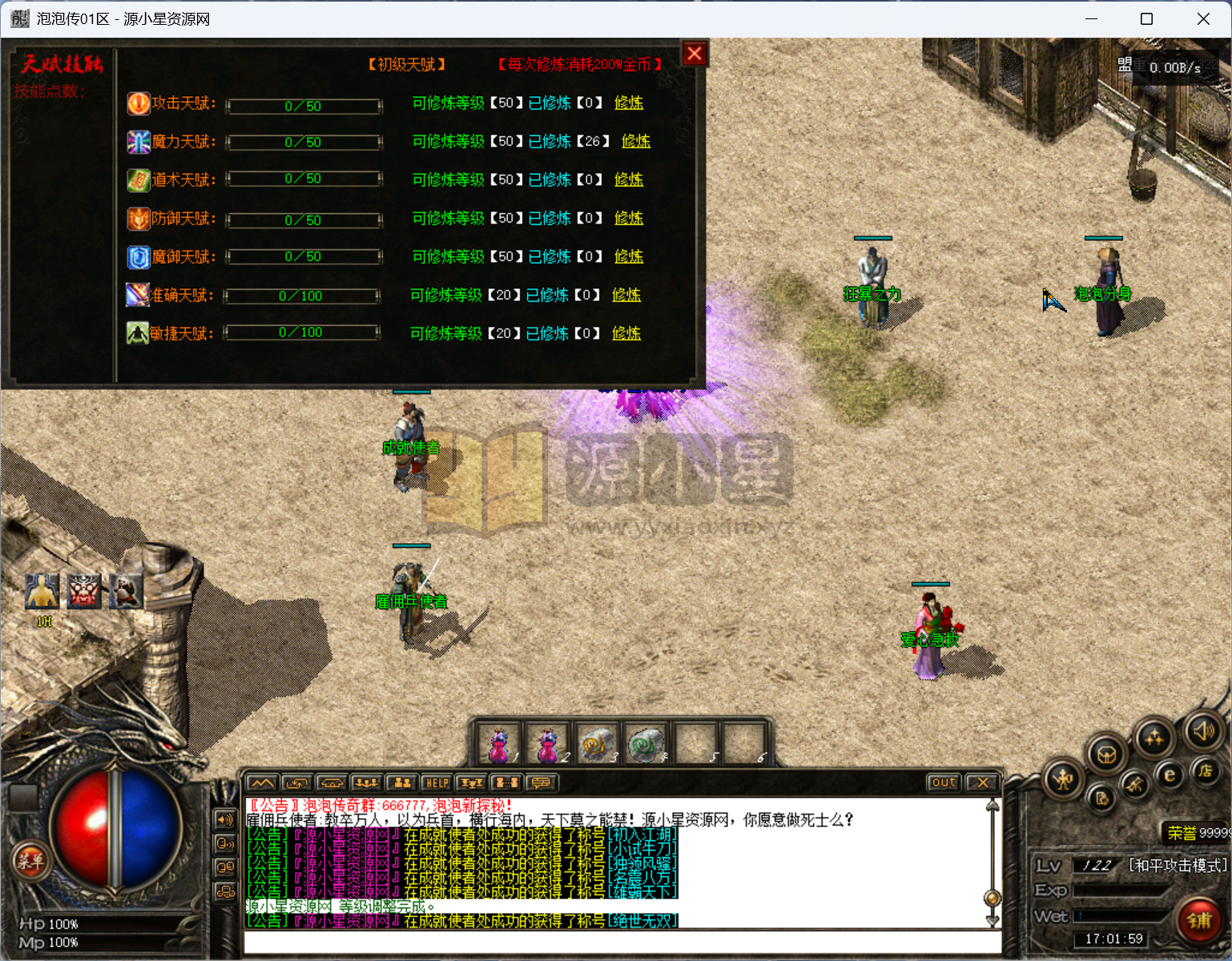Open the red 铺 stall button
1232x961 pixels.
click(1199, 920)
